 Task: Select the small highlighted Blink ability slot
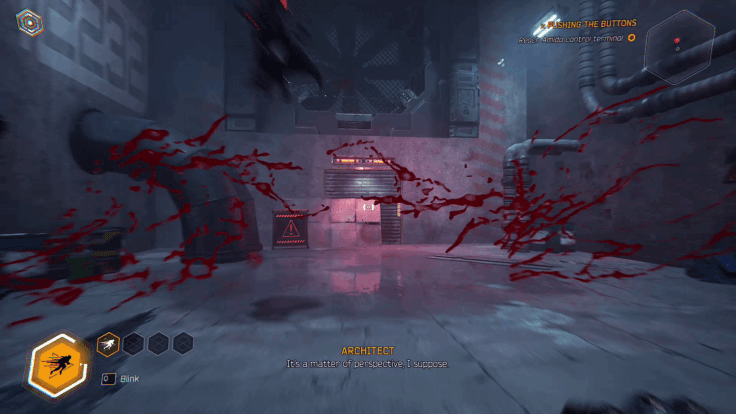tap(107, 344)
